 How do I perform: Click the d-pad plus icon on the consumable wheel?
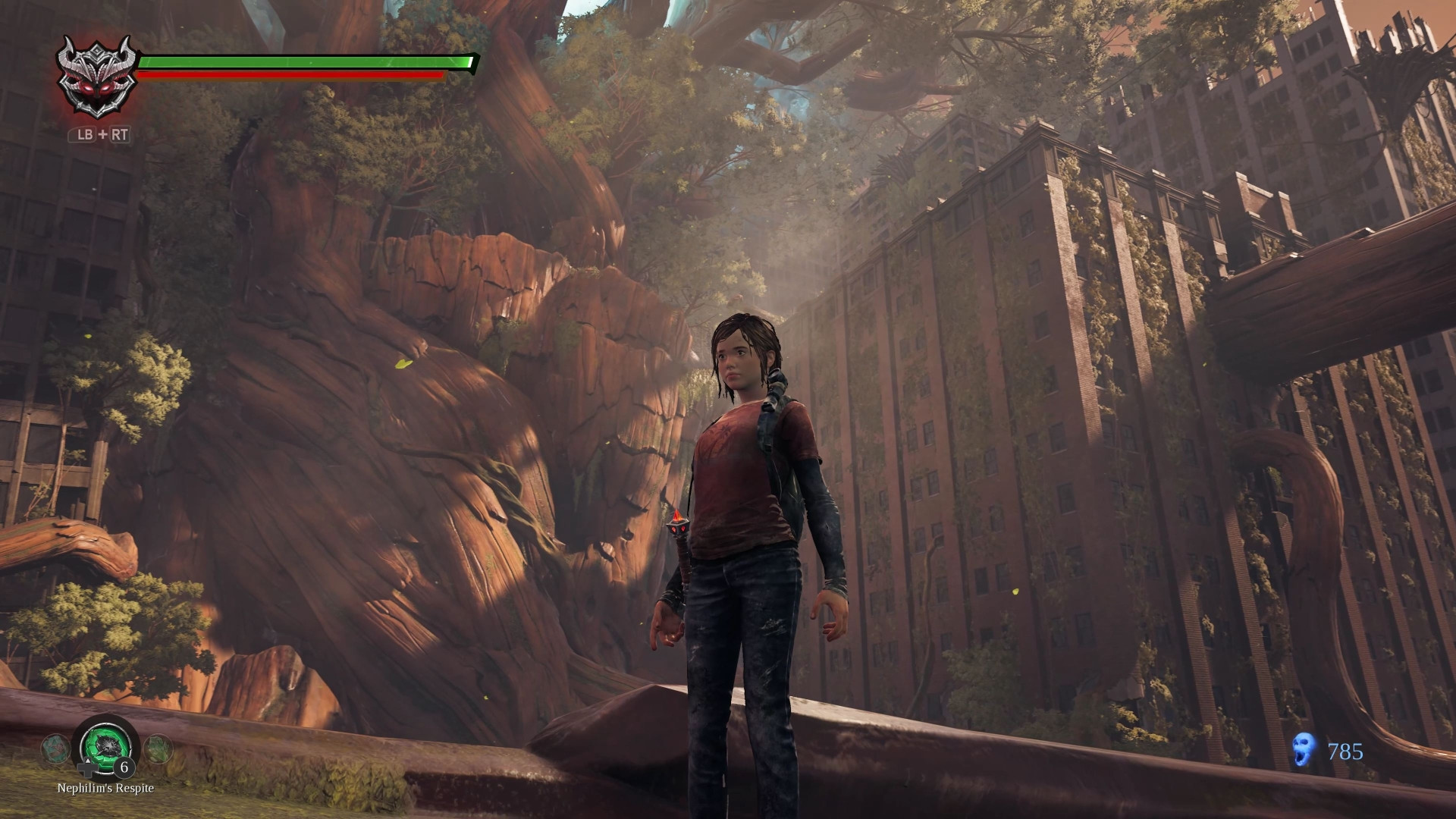88,770
